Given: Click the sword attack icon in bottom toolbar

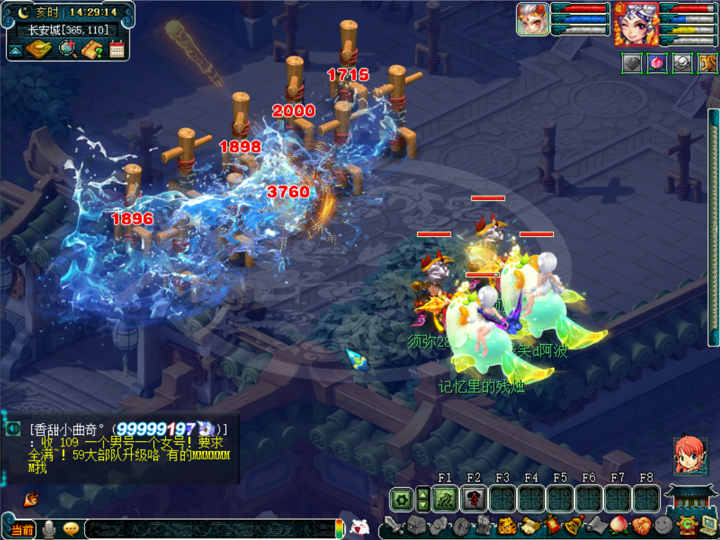Looking at the screenshot, I should [393, 526].
